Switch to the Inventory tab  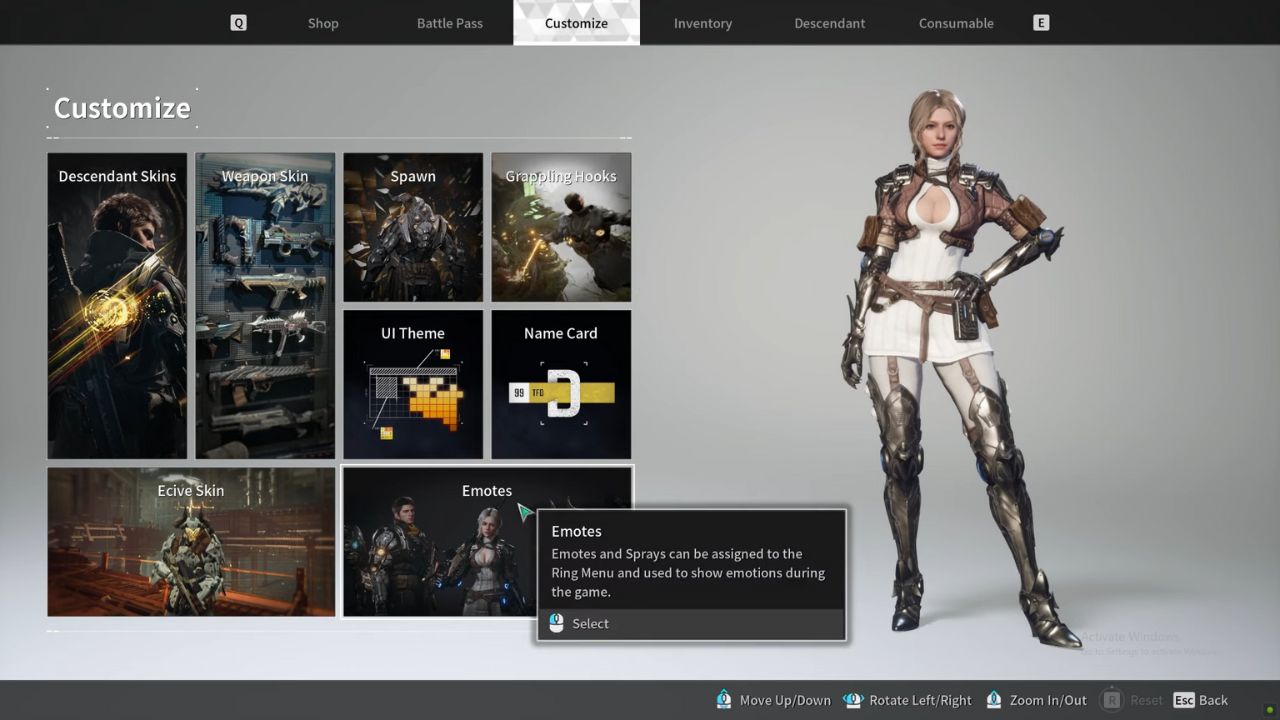click(702, 22)
